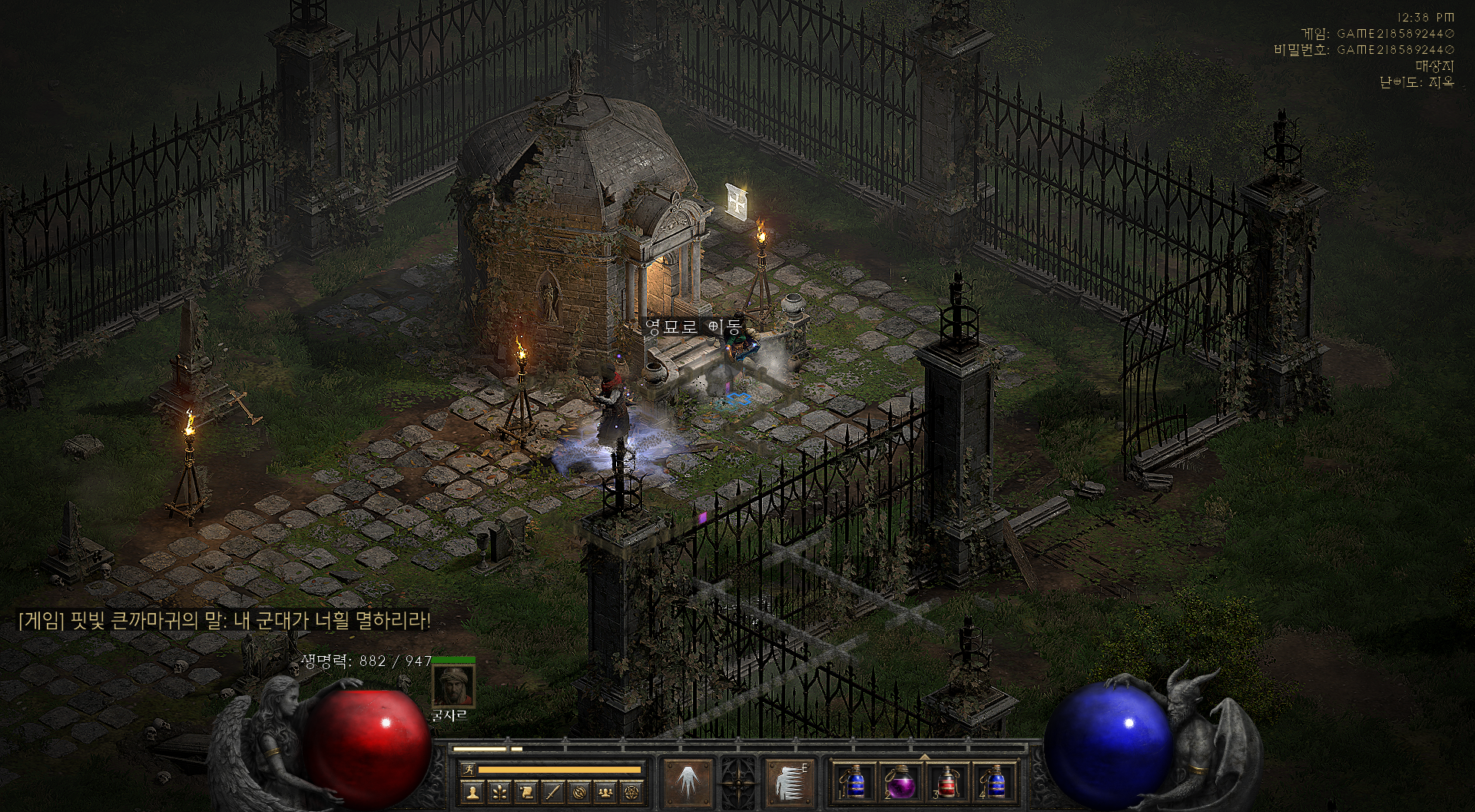Click the sword icon in the mini panel
Viewport: 1475px width, 812px height.
point(553,792)
